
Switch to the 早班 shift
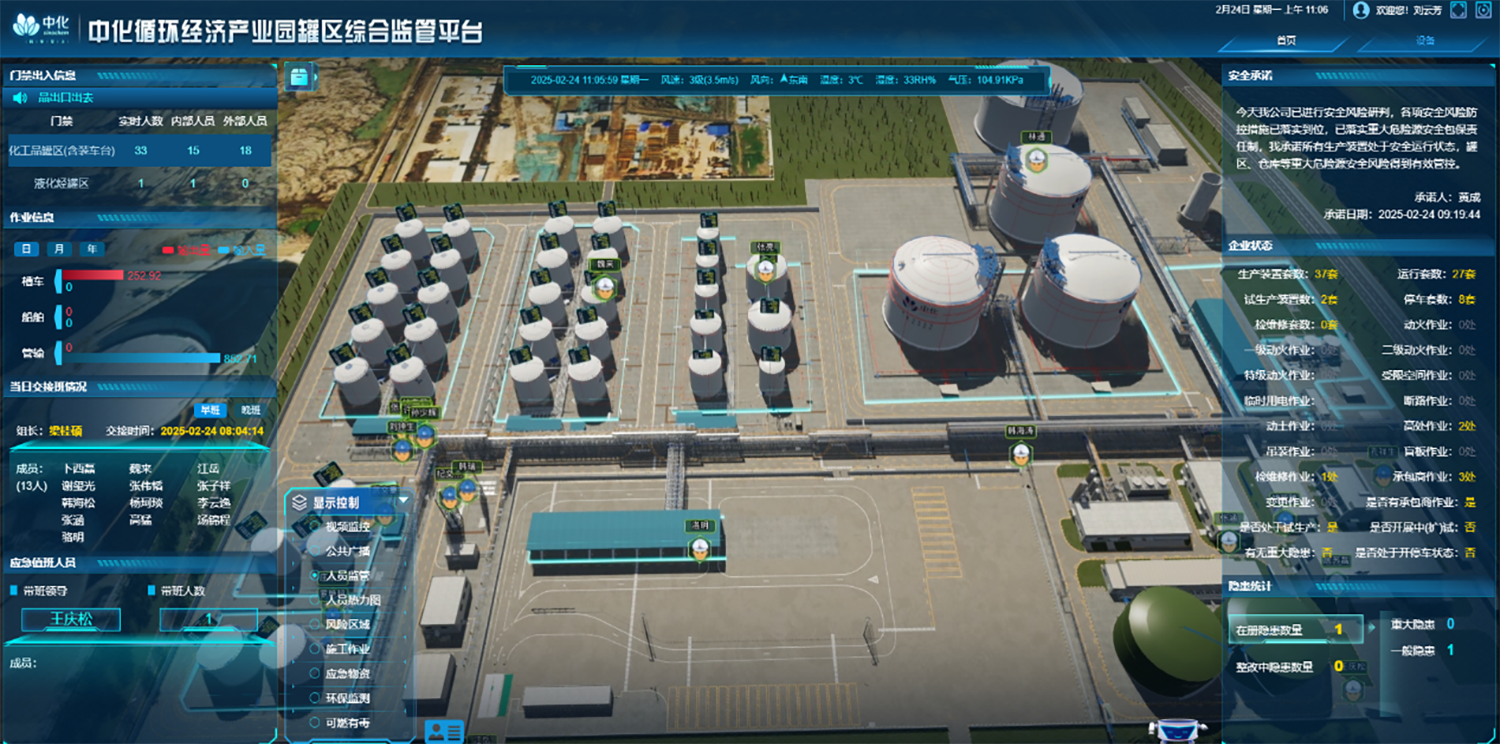point(210,410)
